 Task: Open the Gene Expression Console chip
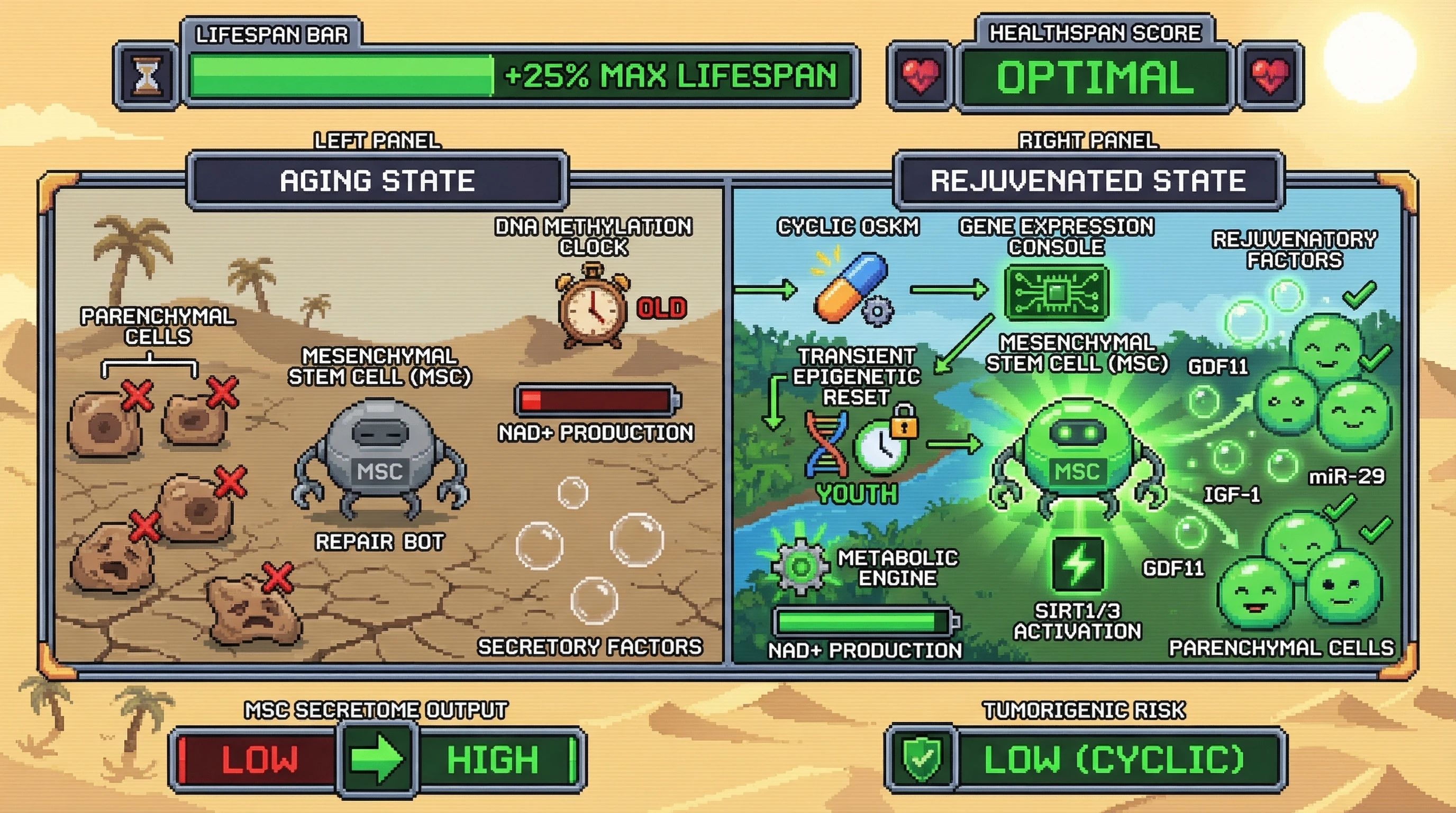coord(1056,293)
